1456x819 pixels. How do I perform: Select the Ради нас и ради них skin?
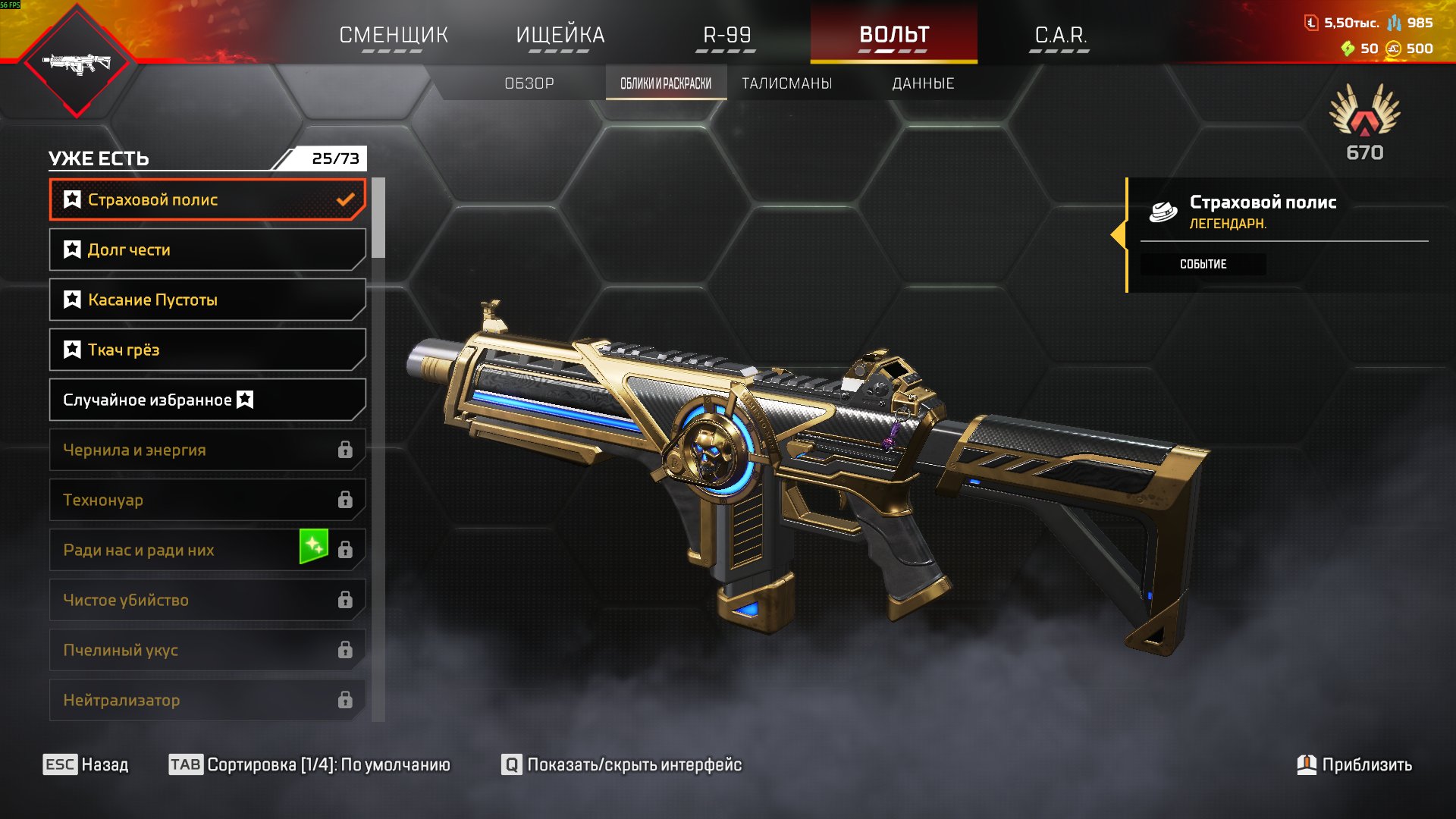tap(207, 550)
